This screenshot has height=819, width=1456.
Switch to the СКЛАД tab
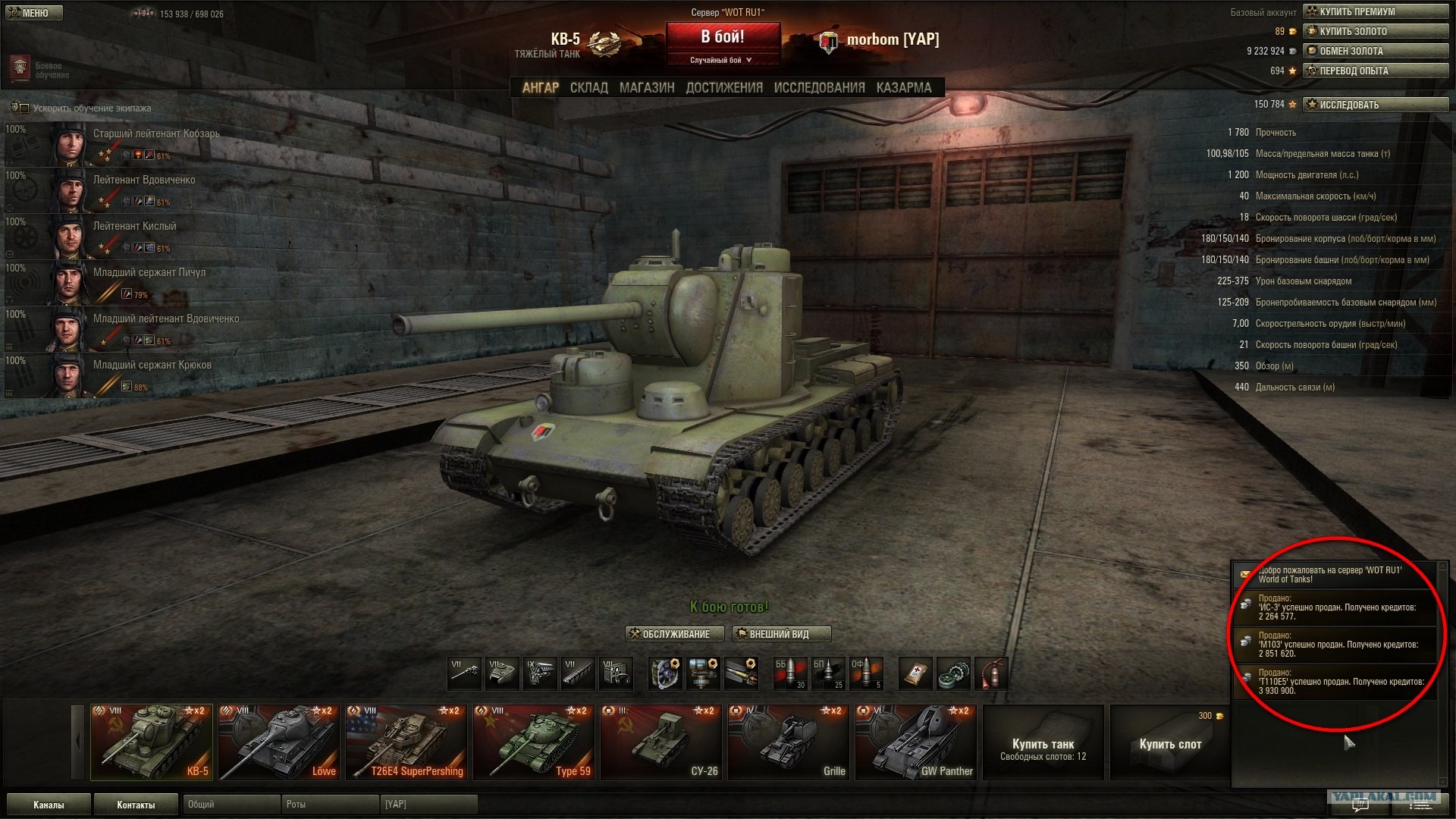(588, 88)
